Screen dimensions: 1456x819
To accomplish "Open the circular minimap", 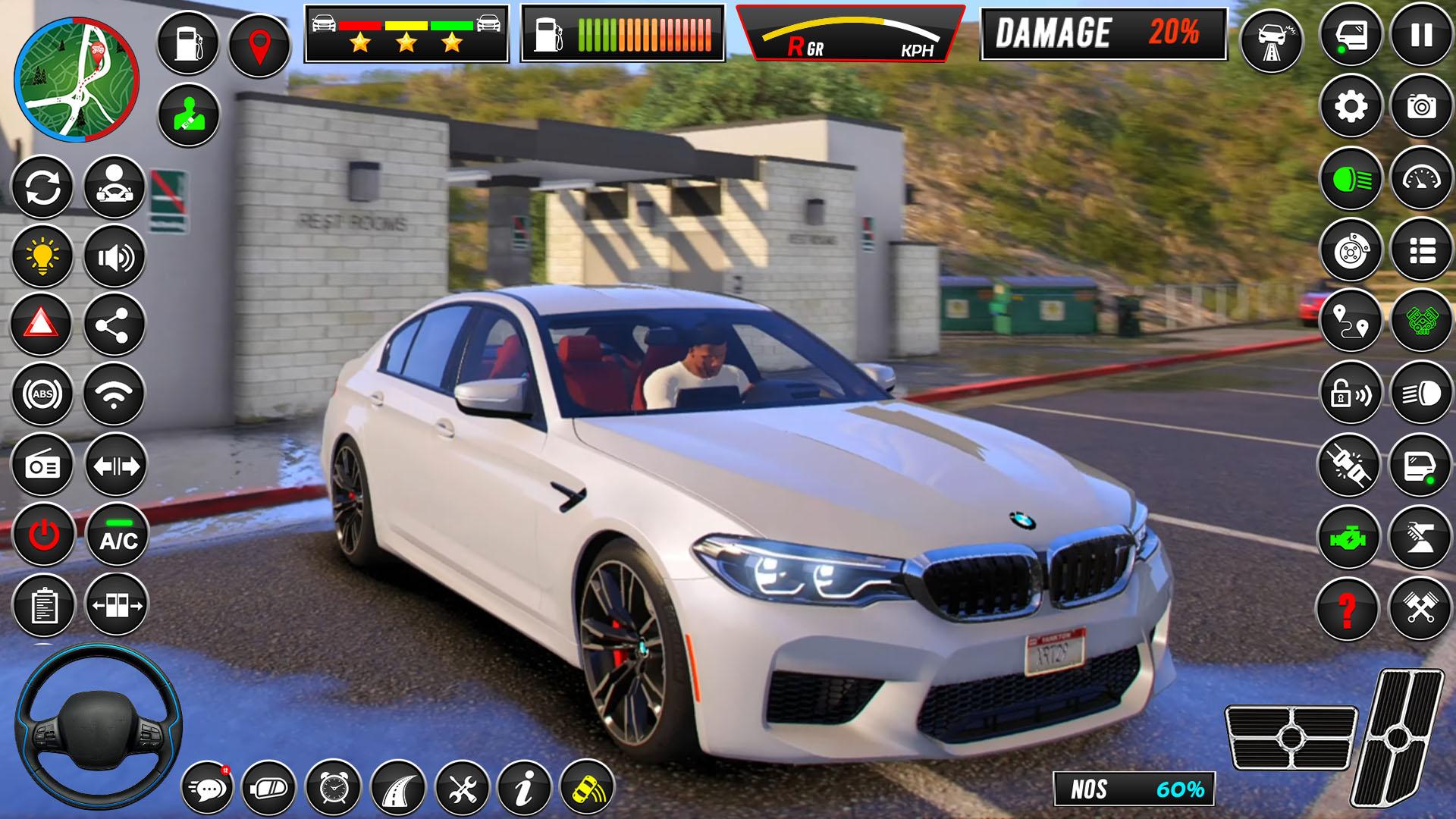I will 76,80.
